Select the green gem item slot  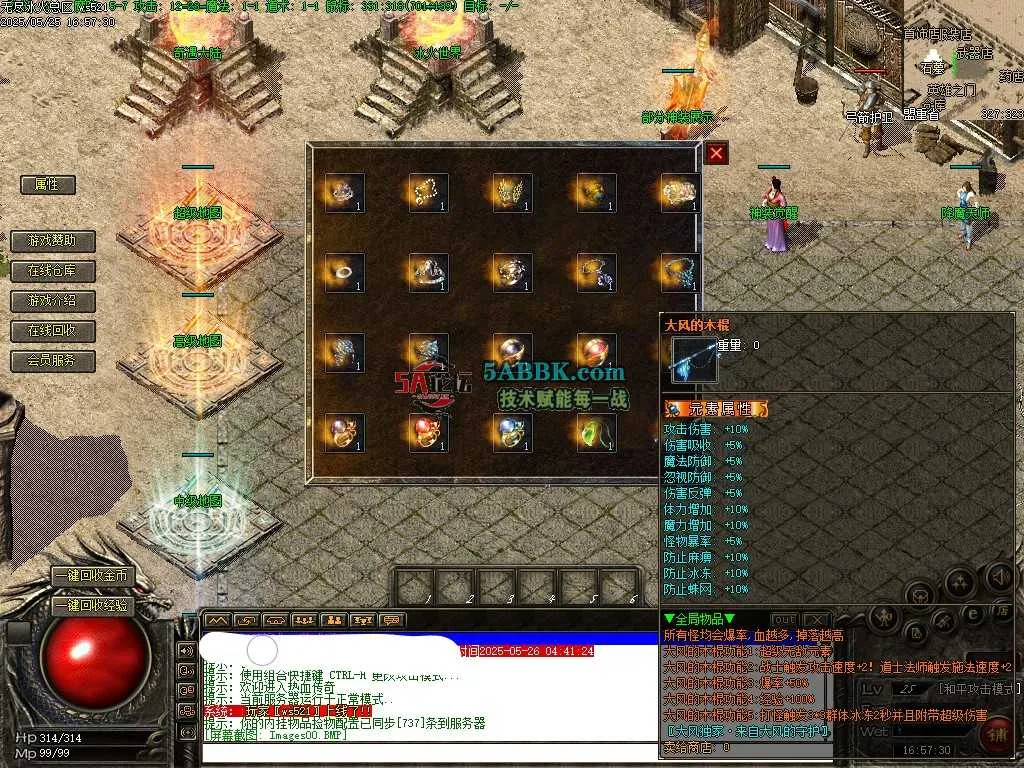coord(595,432)
